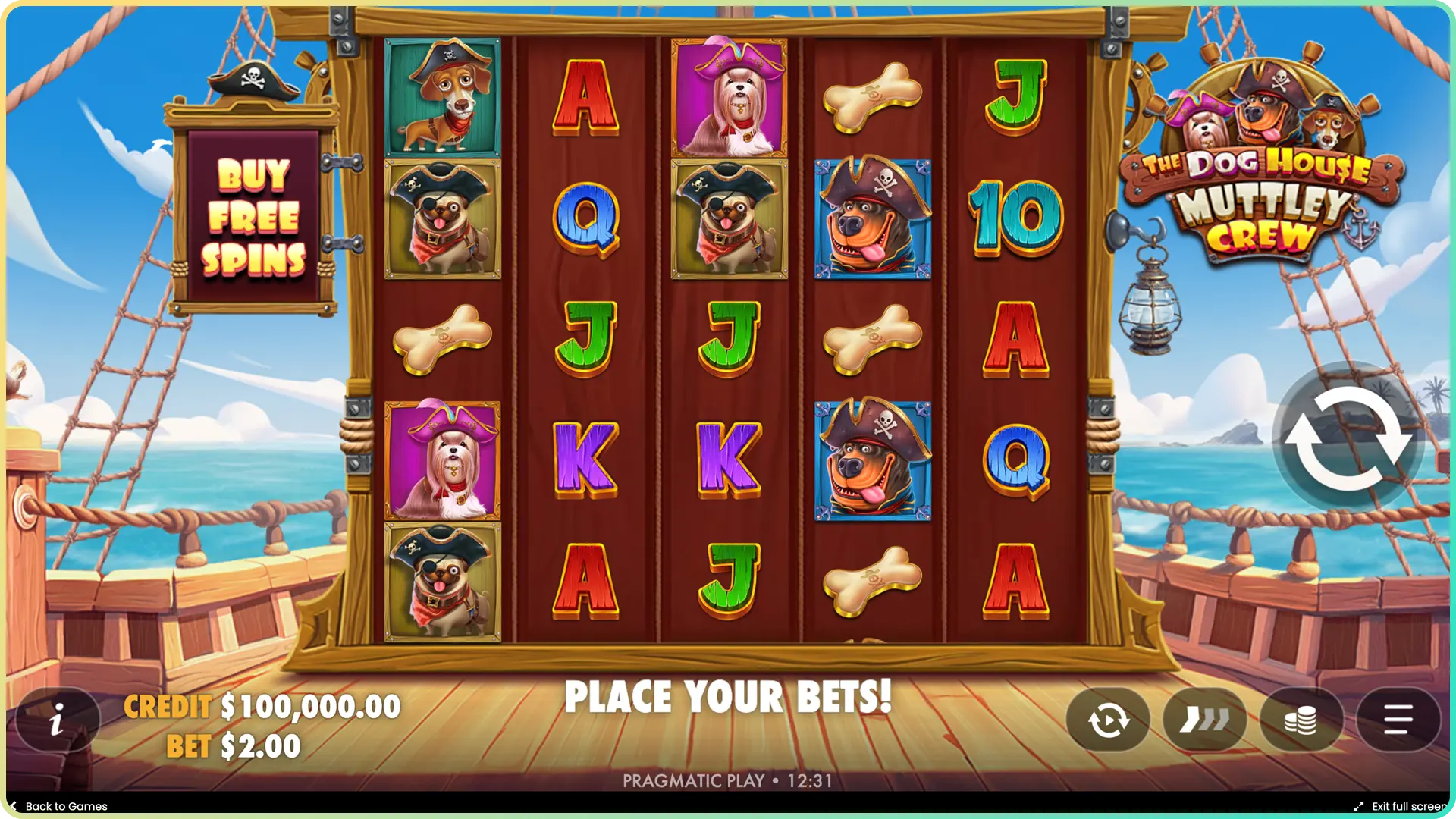Open the hamburger settings menu
The image size is (1456, 819).
tap(1395, 720)
